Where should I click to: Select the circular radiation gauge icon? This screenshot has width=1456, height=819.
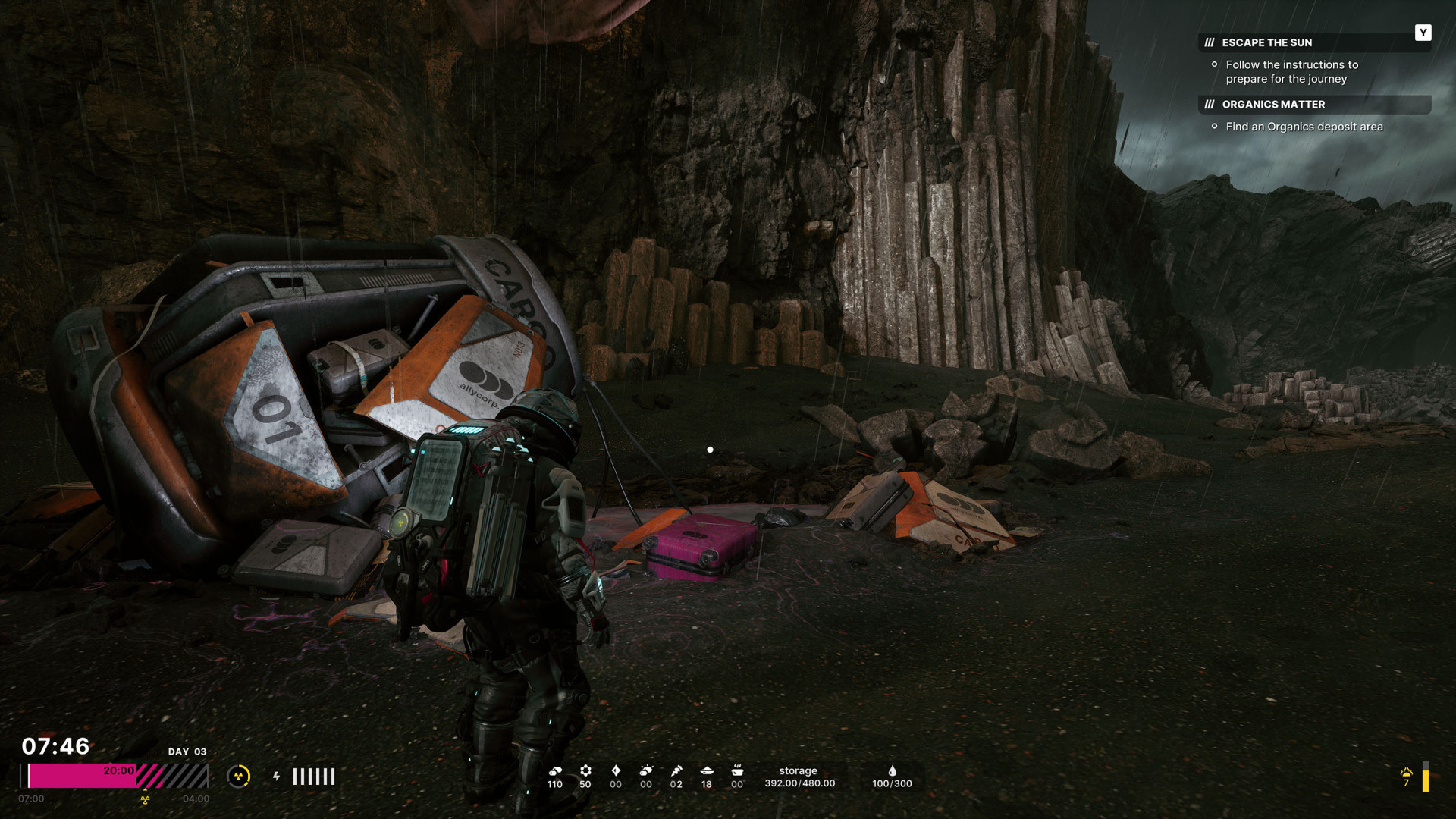point(239,777)
